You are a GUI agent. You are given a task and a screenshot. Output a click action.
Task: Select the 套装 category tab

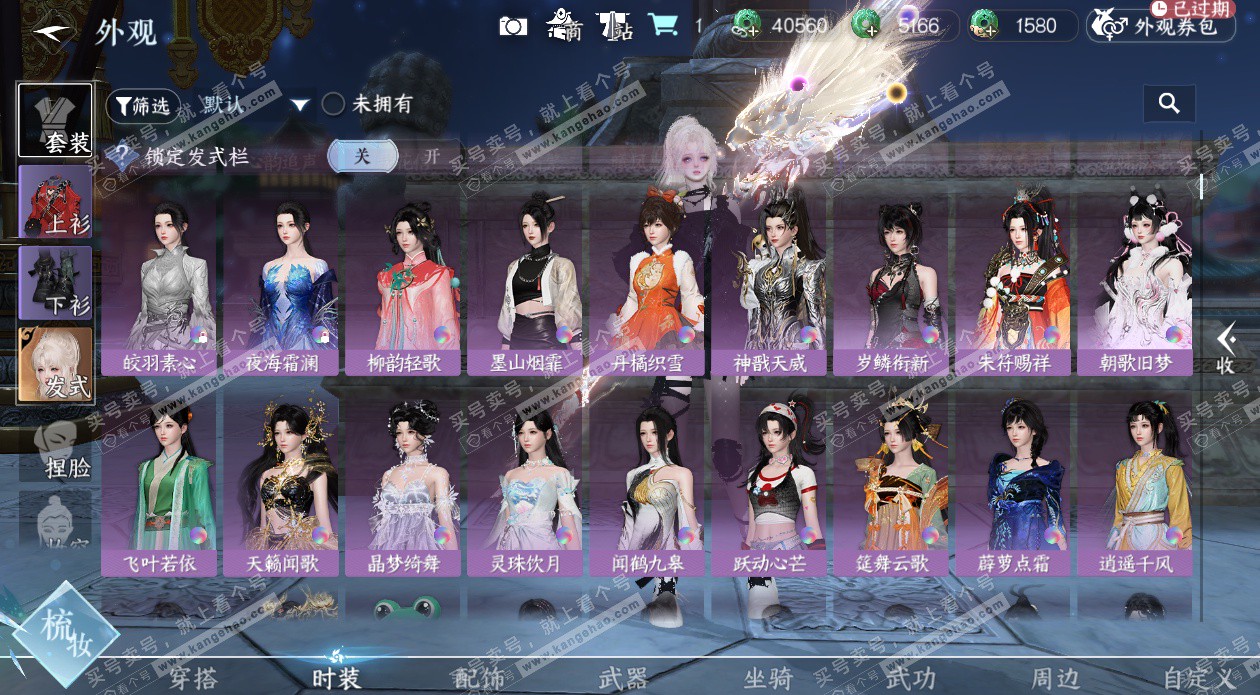pos(56,121)
